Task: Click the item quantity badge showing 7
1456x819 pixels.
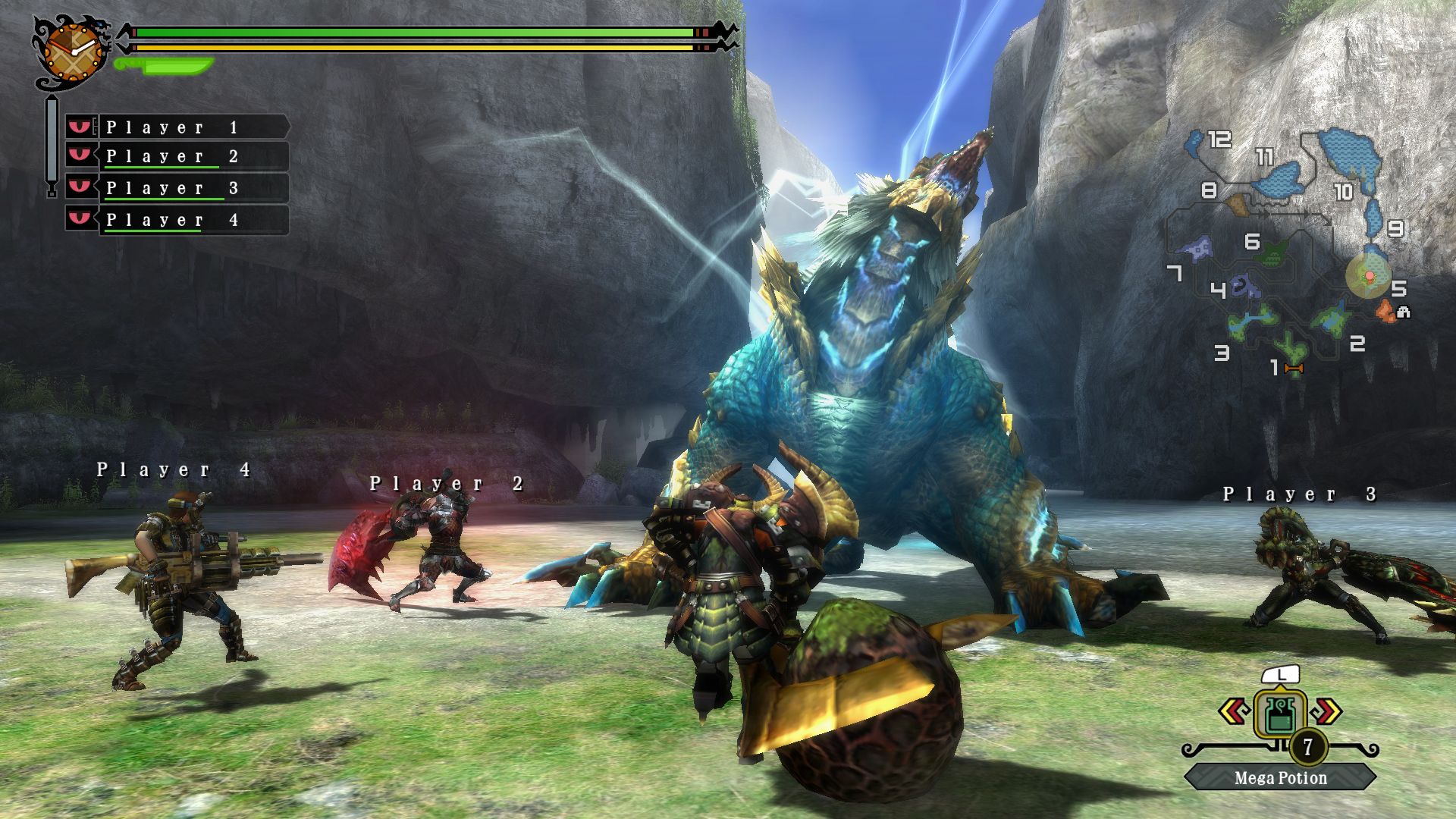Action: [x=1307, y=747]
